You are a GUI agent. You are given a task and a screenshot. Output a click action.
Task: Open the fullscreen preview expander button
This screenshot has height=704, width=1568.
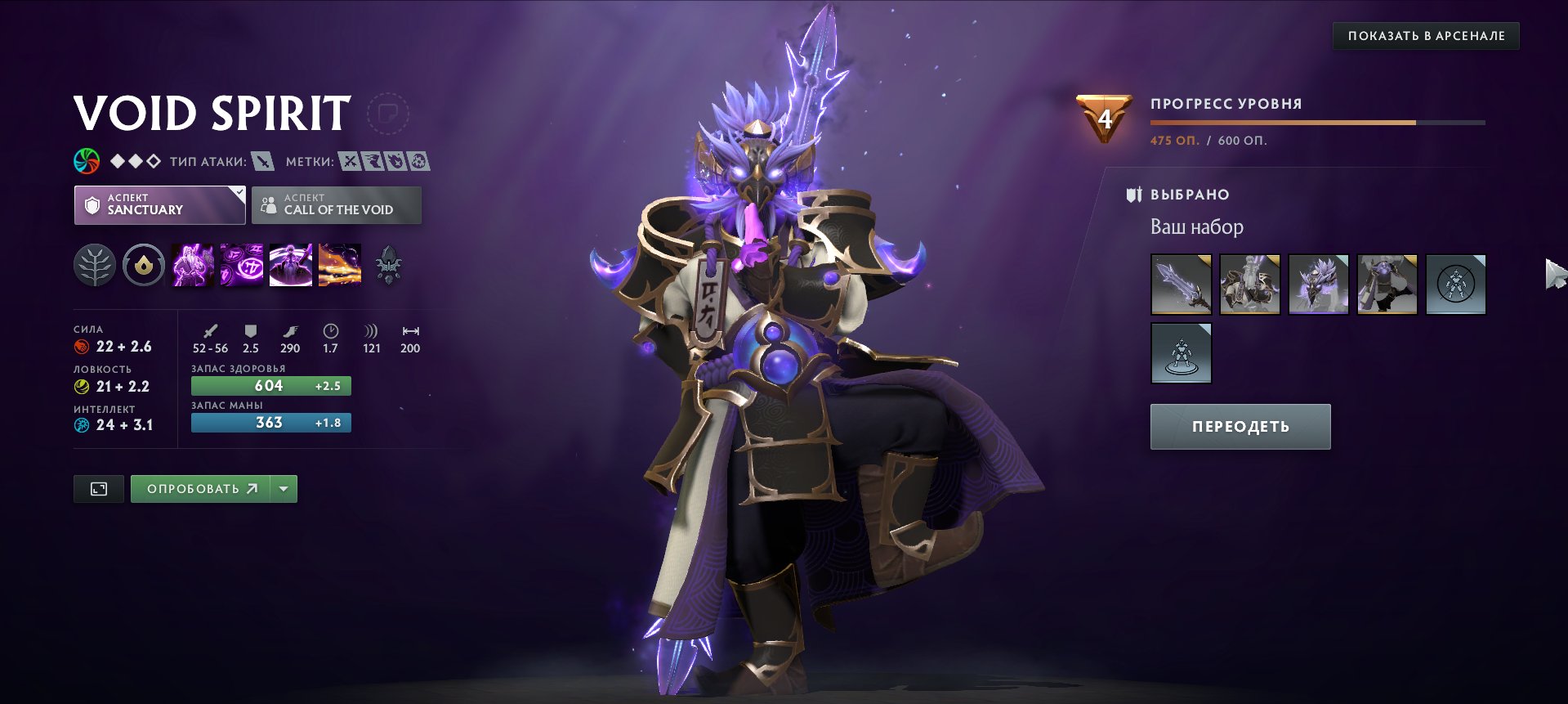(98, 488)
